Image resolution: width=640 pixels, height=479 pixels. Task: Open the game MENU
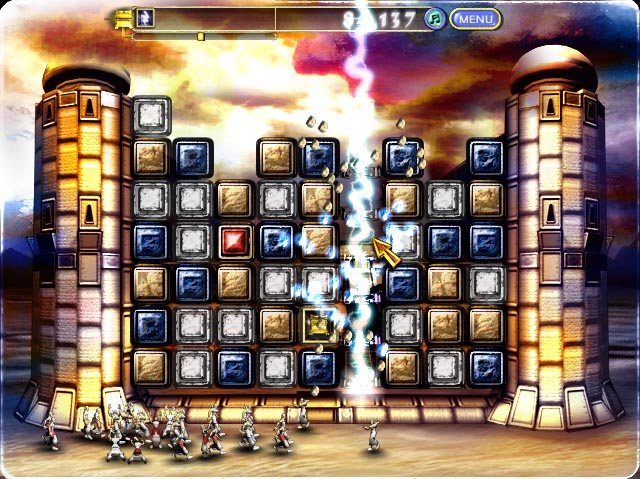(475, 18)
